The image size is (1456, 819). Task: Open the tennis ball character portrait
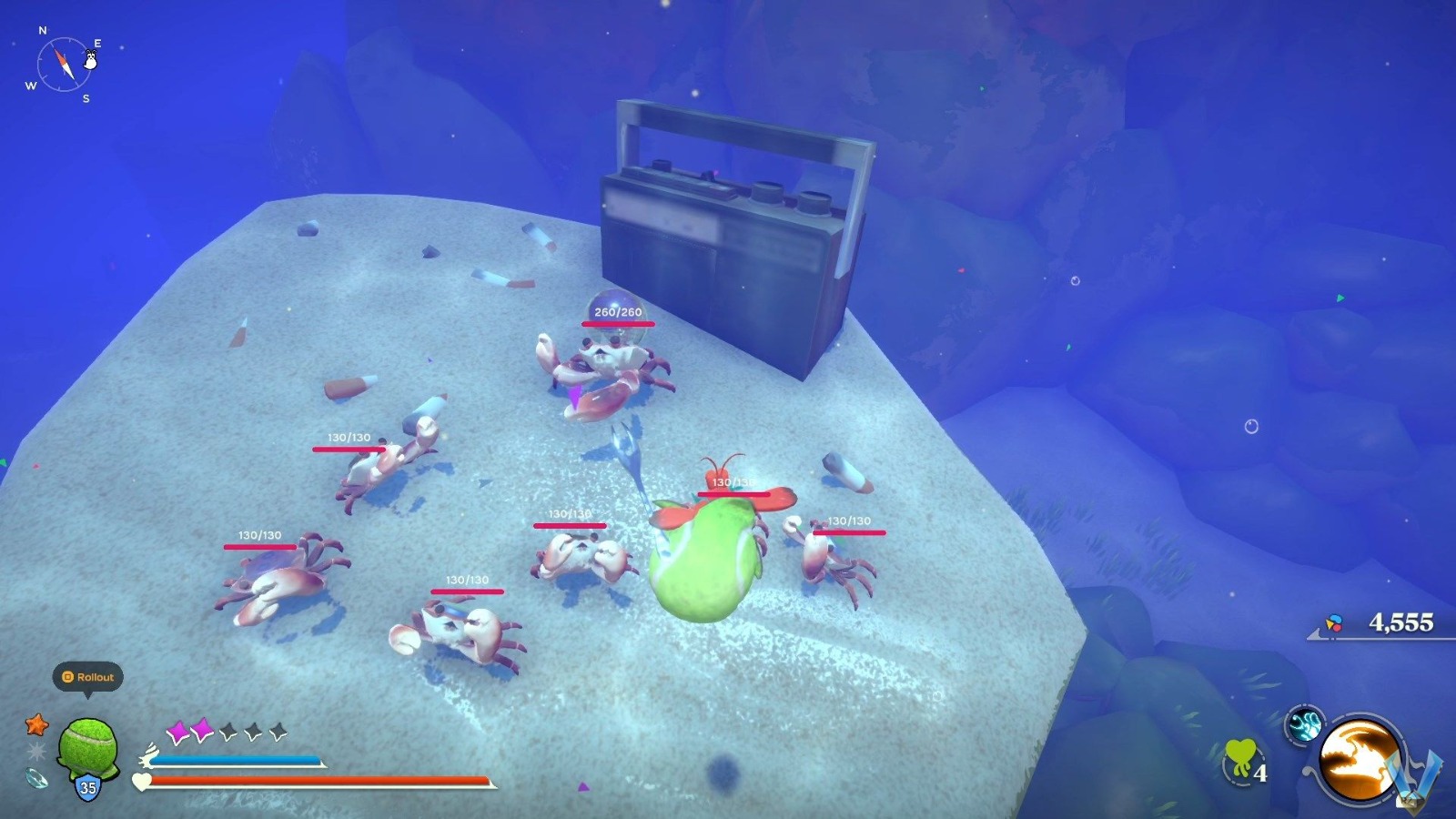click(x=87, y=744)
